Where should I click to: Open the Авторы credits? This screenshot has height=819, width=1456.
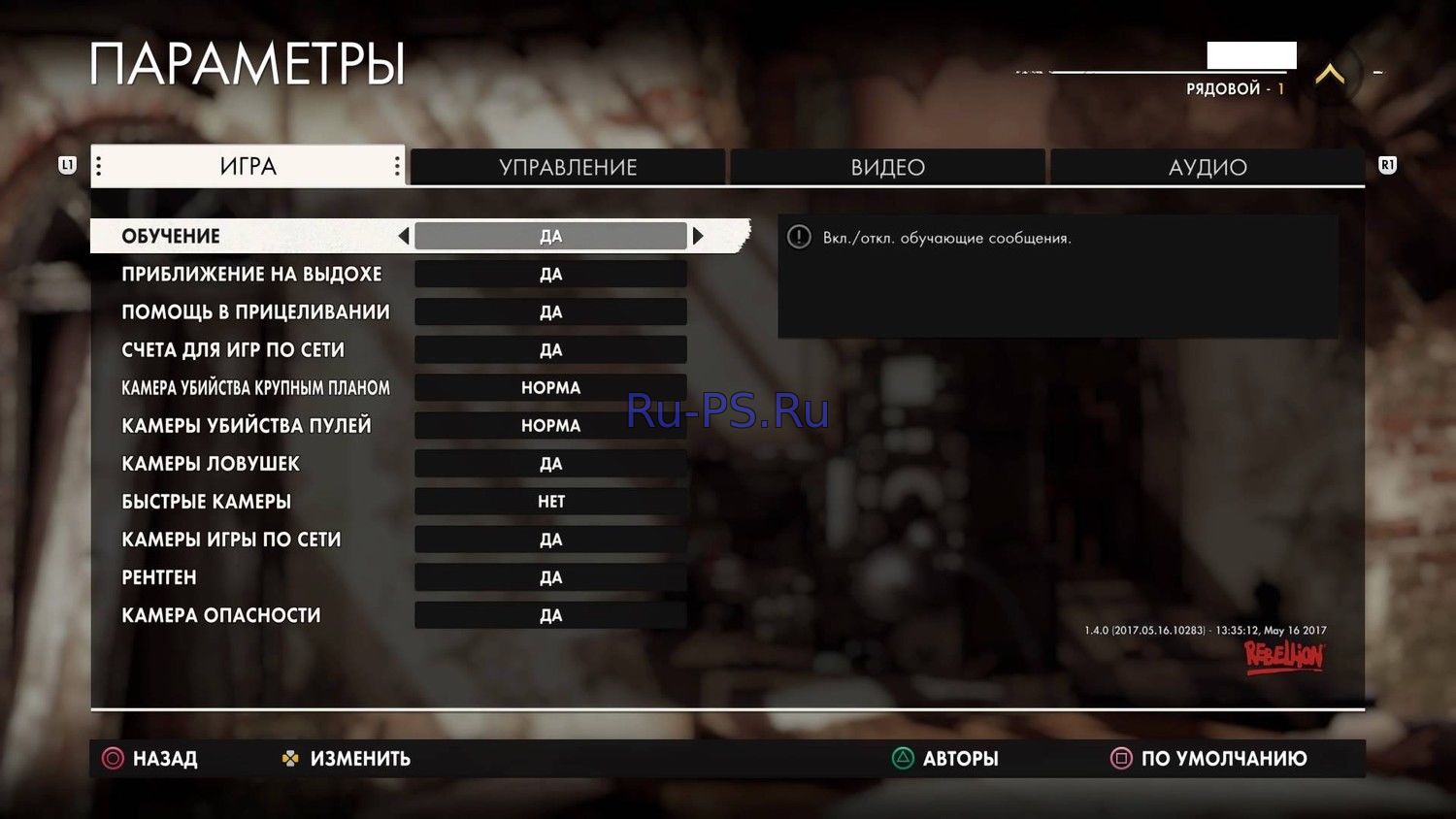[x=945, y=759]
